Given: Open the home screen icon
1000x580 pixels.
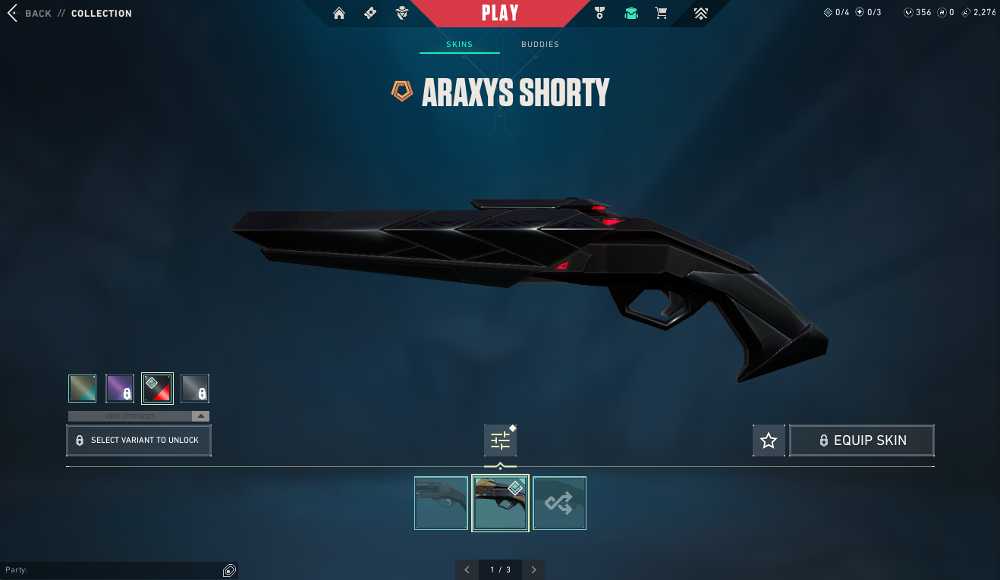Looking at the screenshot, I should [x=339, y=14].
